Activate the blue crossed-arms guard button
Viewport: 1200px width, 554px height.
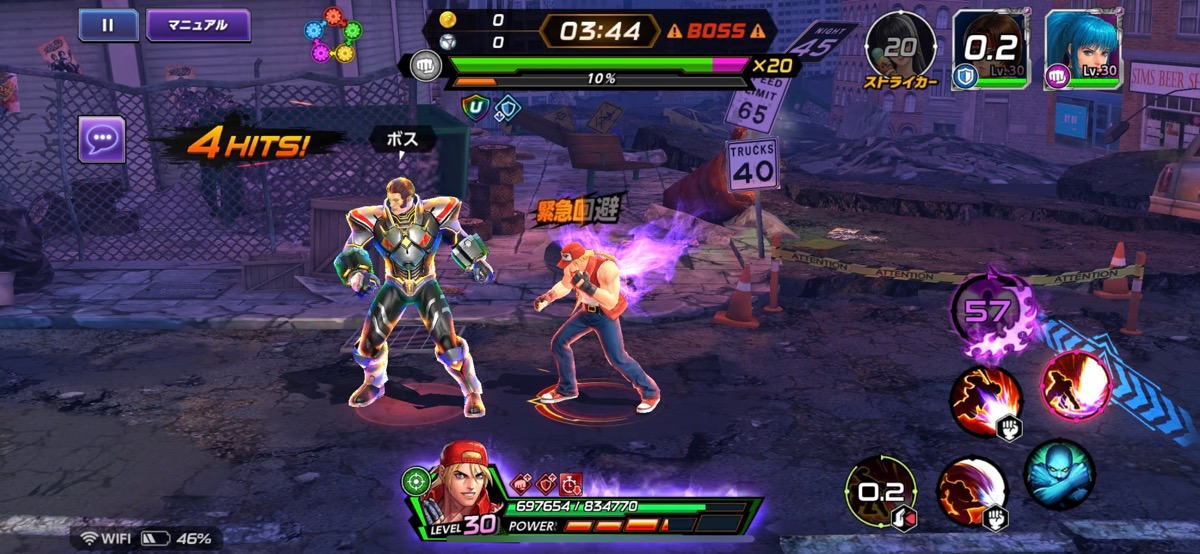[x=1059, y=474]
